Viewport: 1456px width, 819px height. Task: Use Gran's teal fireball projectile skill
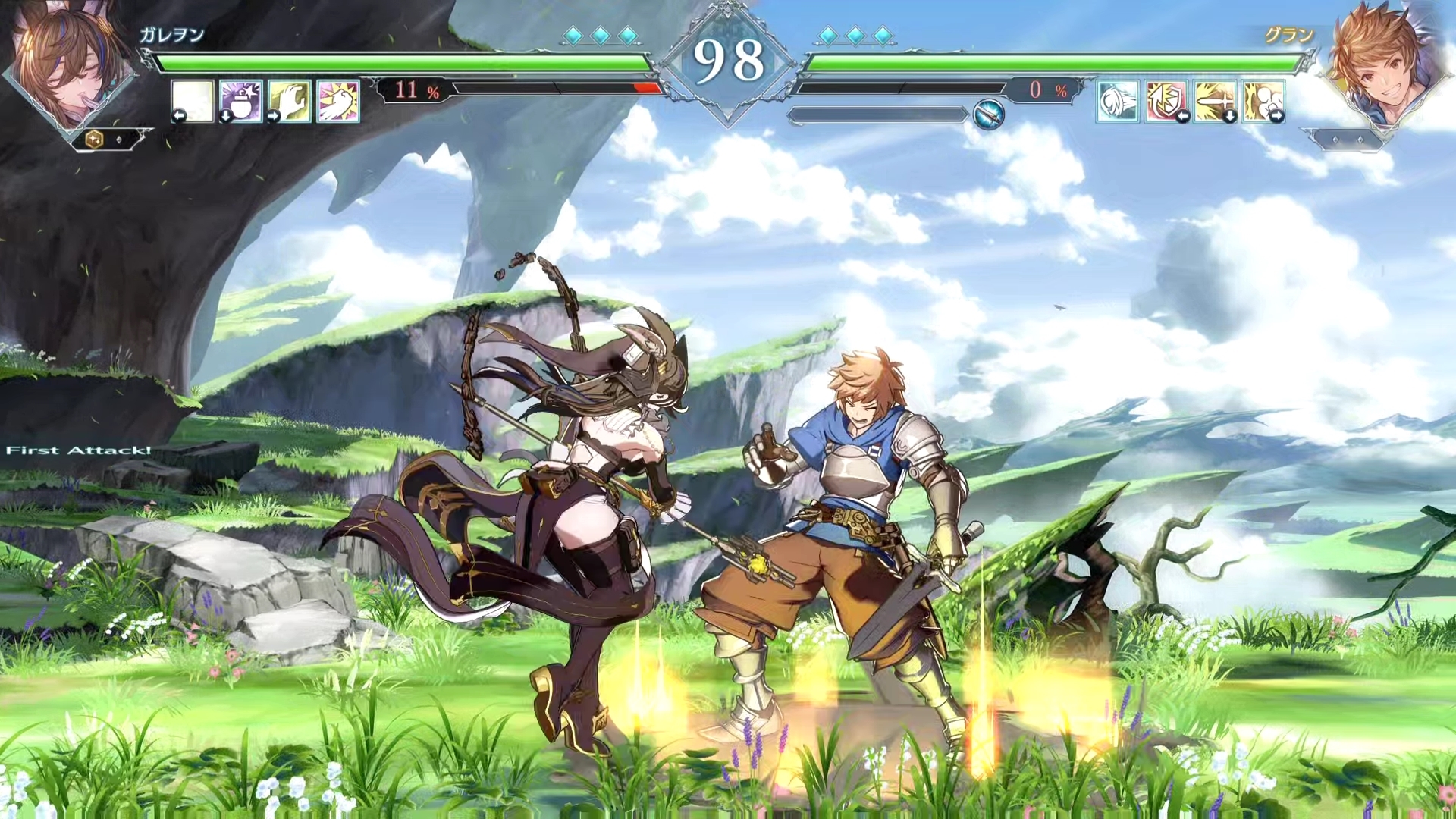click(1118, 101)
